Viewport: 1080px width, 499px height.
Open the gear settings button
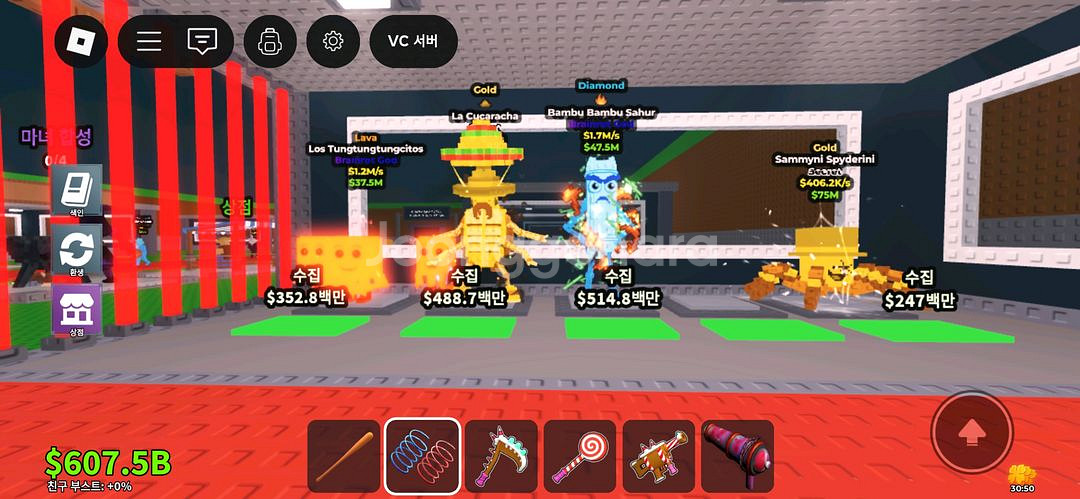click(333, 41)
